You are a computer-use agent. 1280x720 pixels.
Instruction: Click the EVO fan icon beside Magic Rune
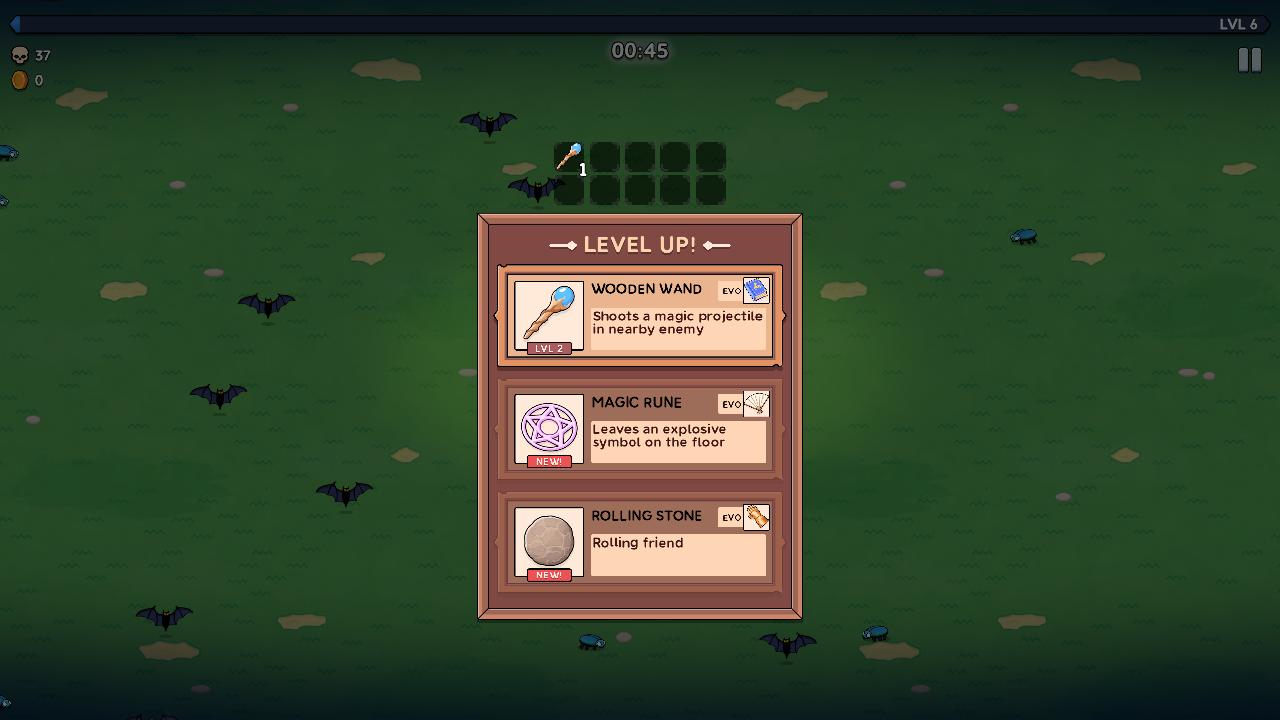(757, 404)
